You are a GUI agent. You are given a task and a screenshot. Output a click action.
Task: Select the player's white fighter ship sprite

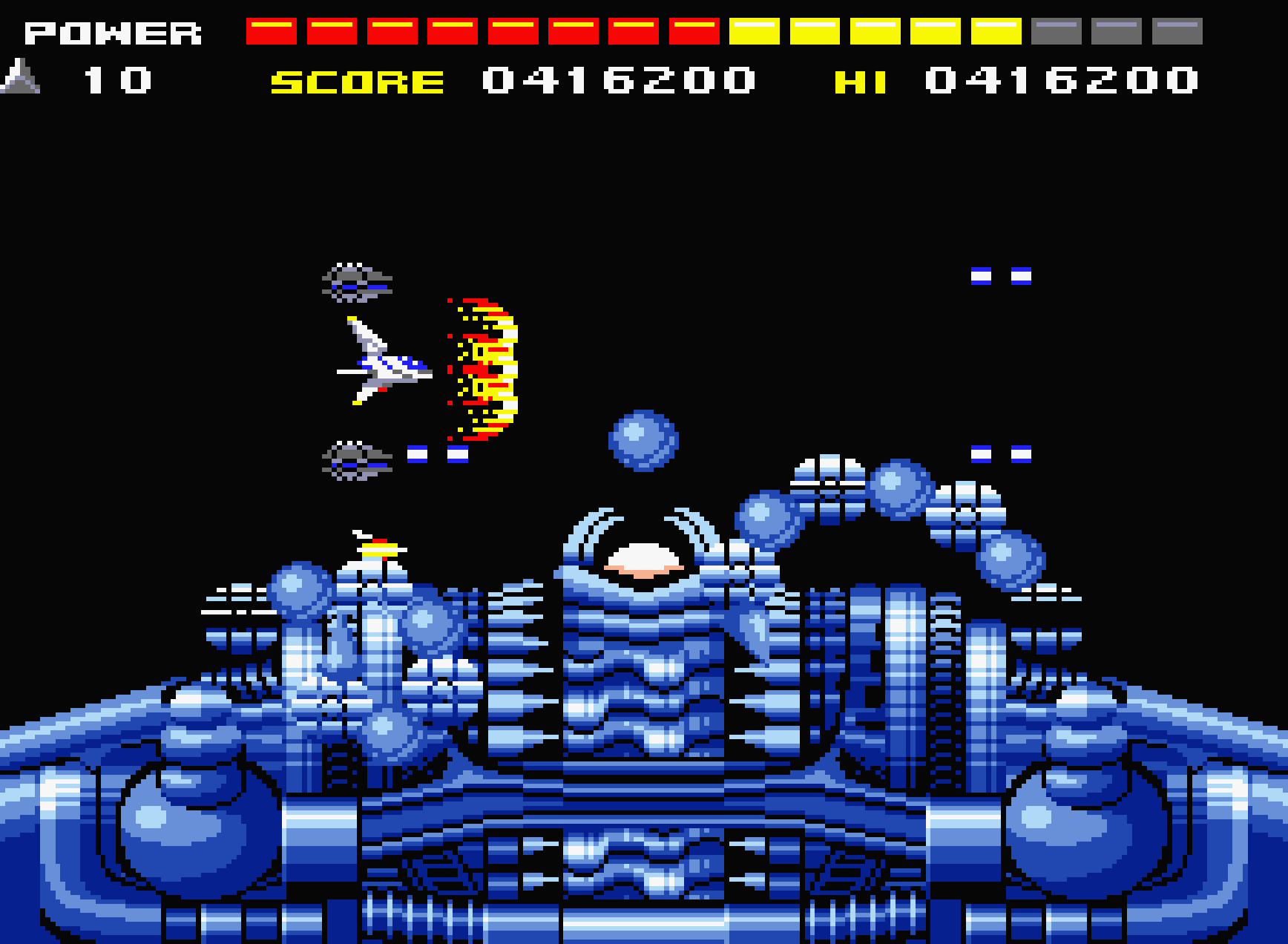382,364
